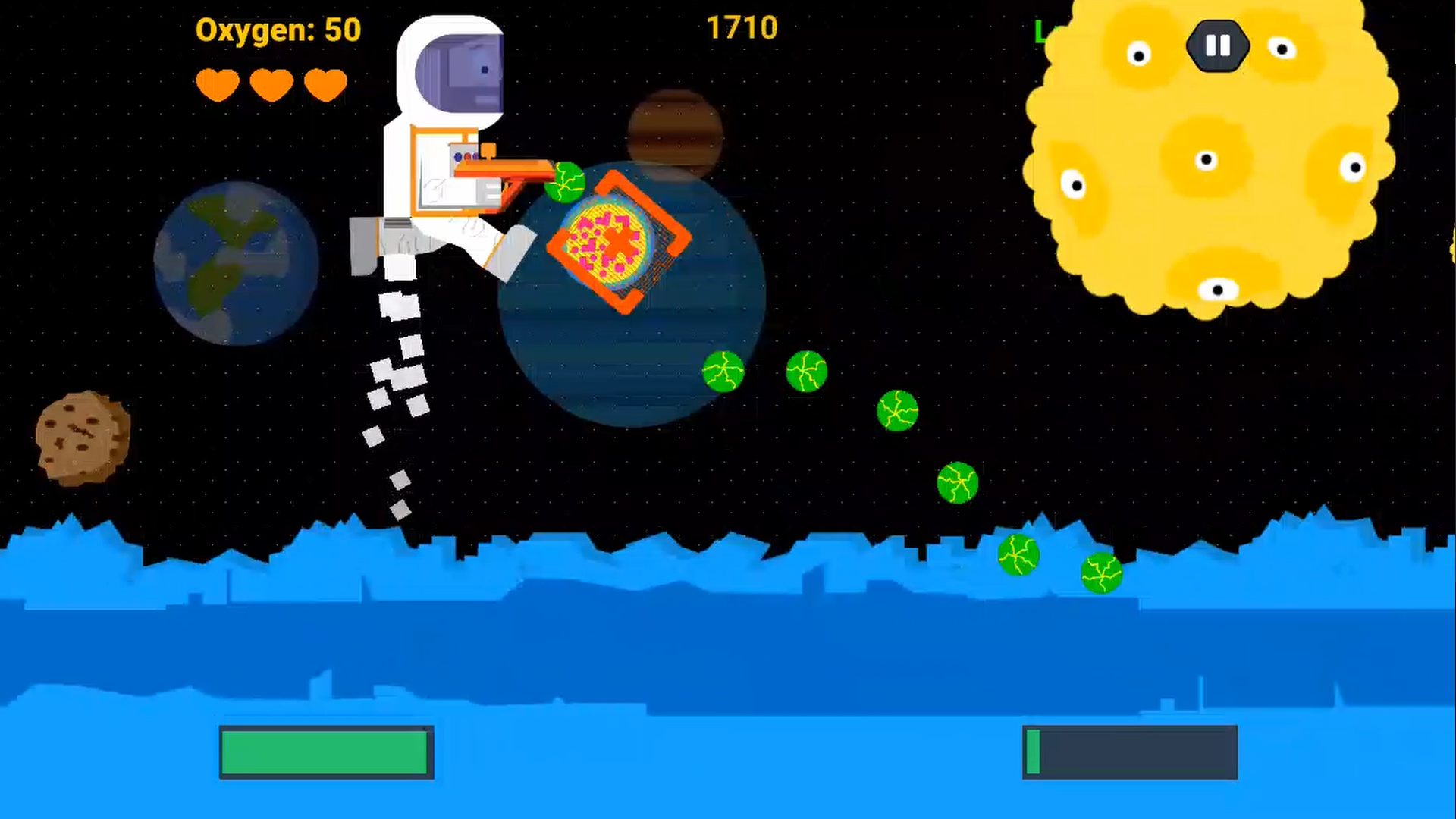Click the left green progress bar
Image resolution: width=1456 pixels, height=819 pixels.
(326, 753)
